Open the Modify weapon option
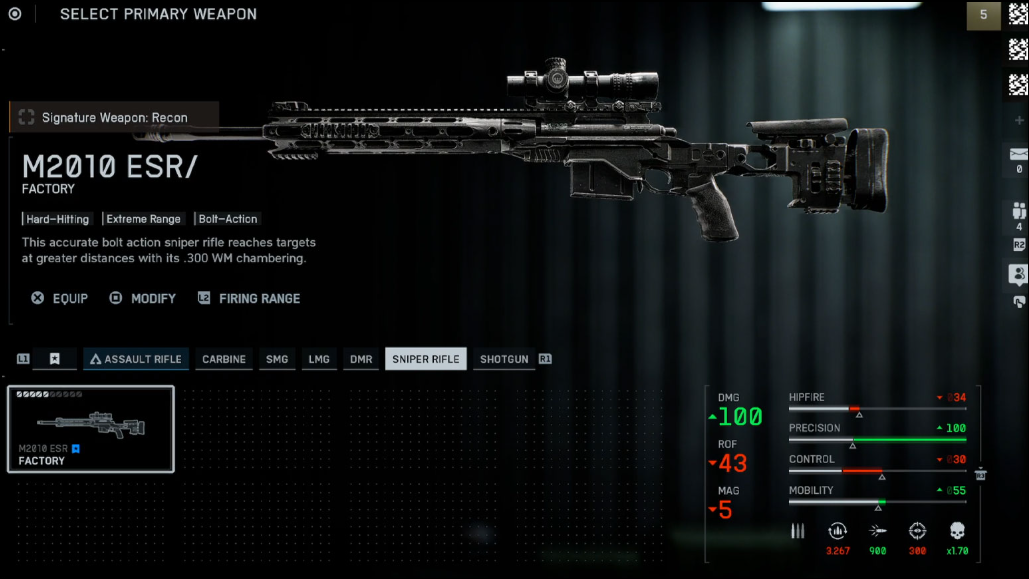The height and width of the screenshot is (579, 1029). pos(143,298)
